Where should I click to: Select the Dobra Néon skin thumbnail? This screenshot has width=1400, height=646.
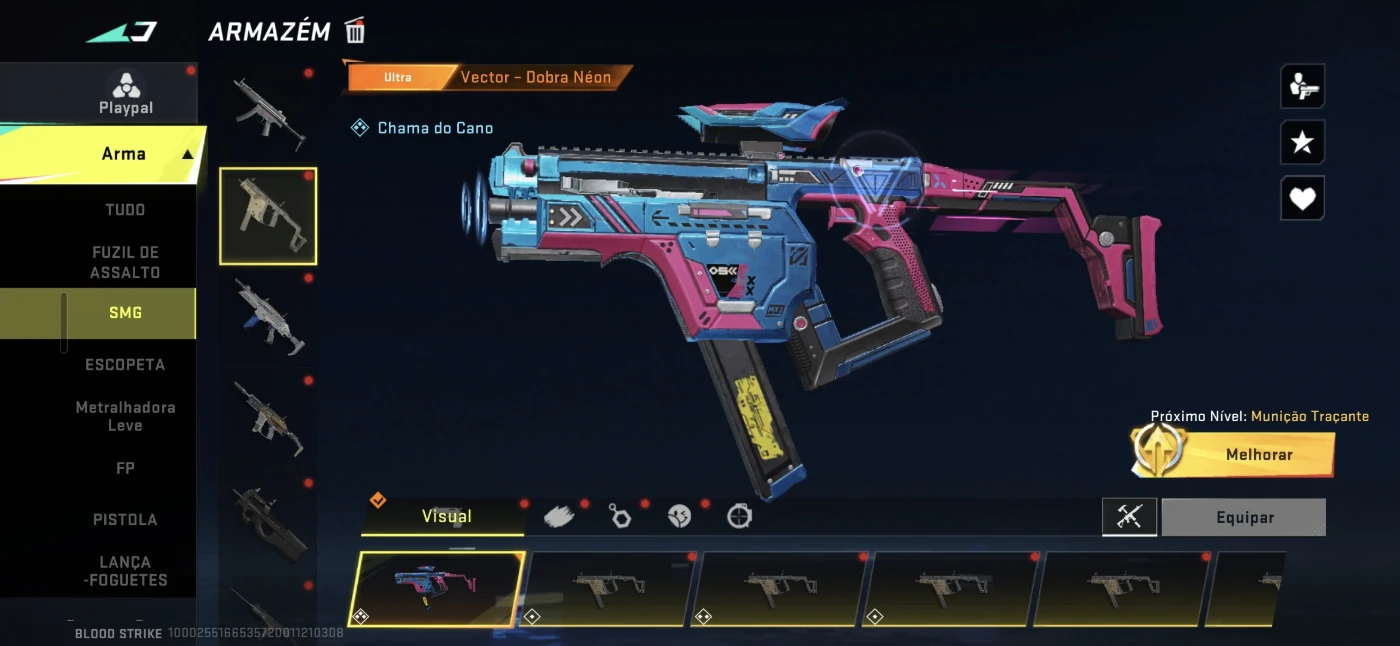click(436, 589)
